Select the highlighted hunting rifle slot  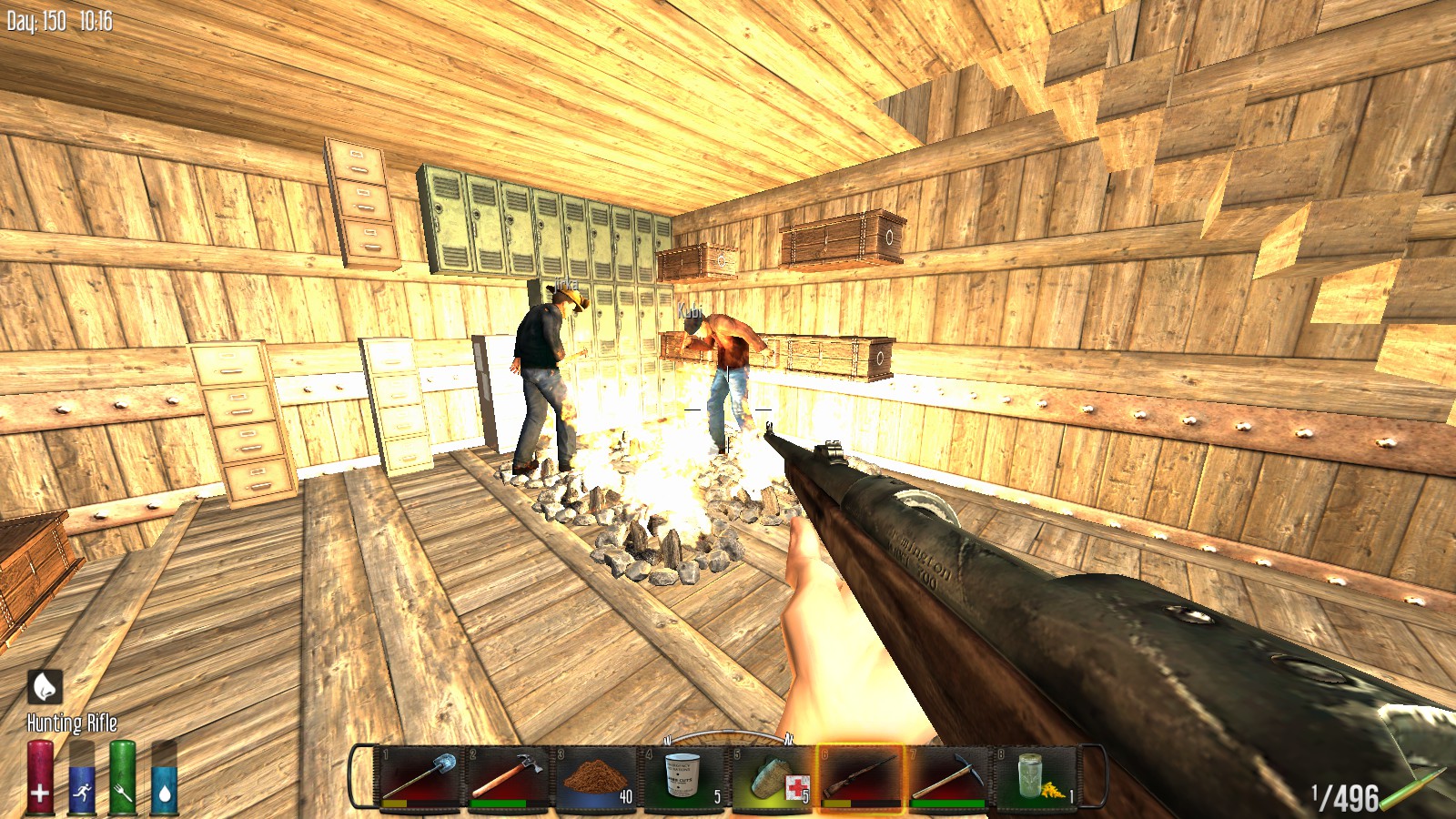pos(861,776)
